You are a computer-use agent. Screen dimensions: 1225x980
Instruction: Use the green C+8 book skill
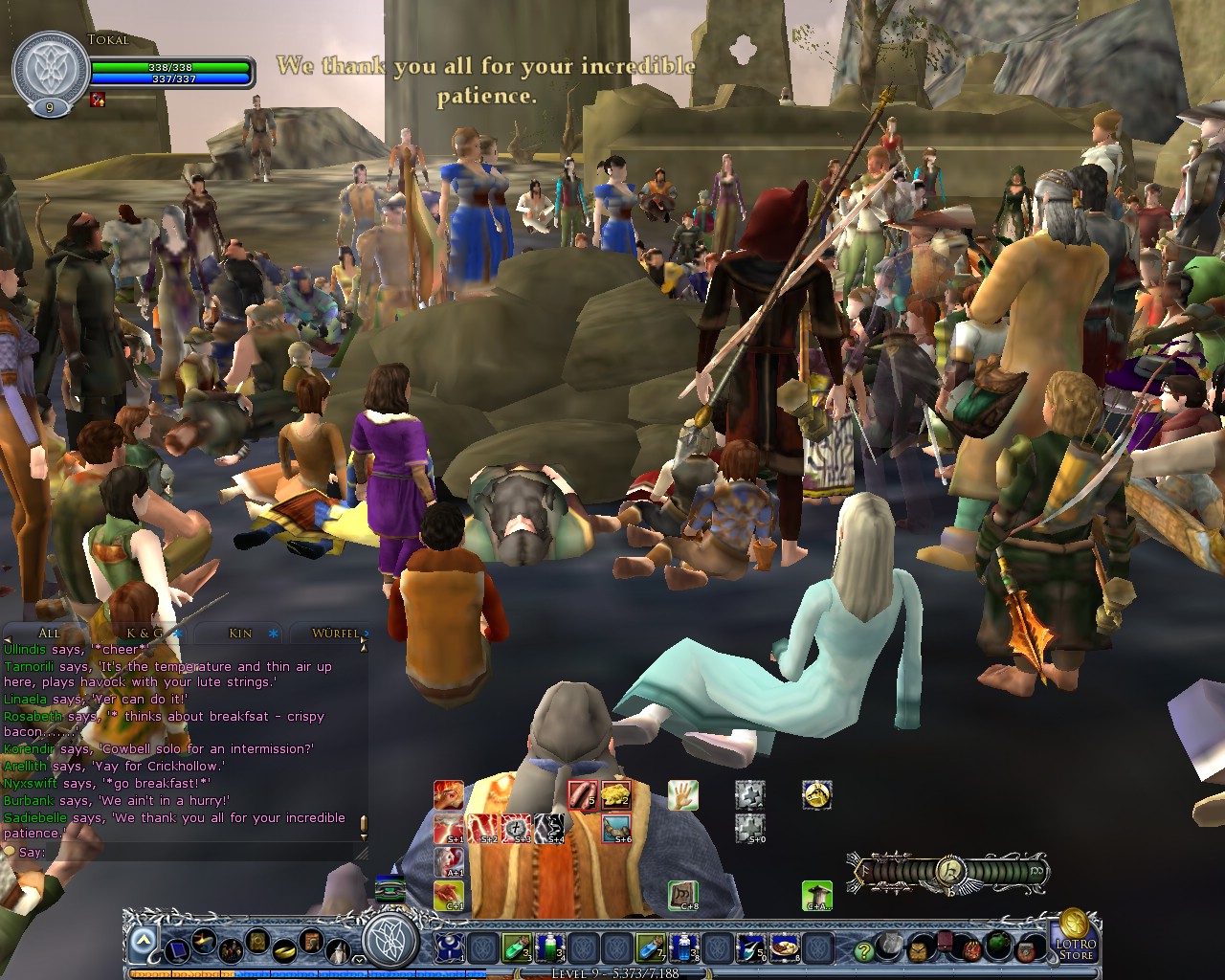coord(683,895)
